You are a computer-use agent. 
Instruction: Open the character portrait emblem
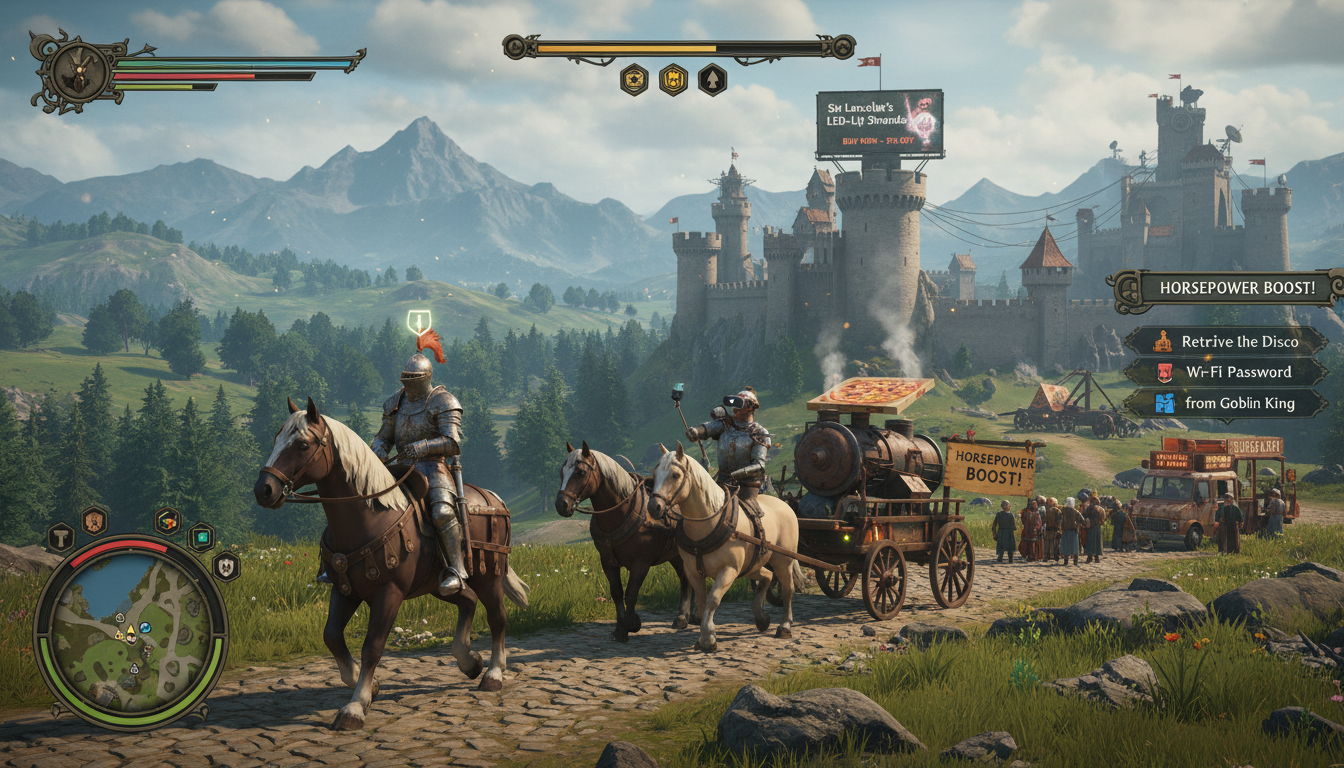[74, 70]
